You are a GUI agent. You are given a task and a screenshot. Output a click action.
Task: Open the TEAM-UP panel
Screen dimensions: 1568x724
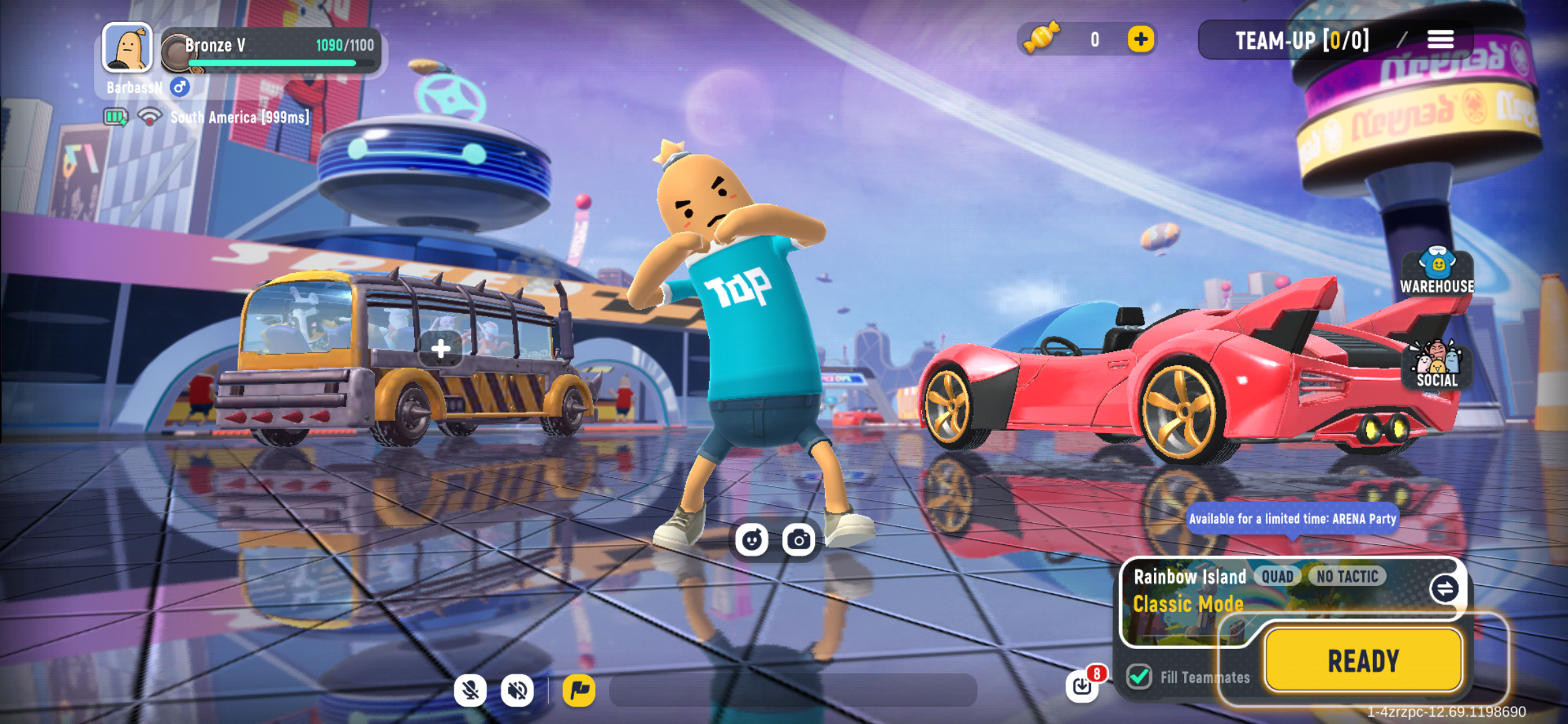[1301, 40]
